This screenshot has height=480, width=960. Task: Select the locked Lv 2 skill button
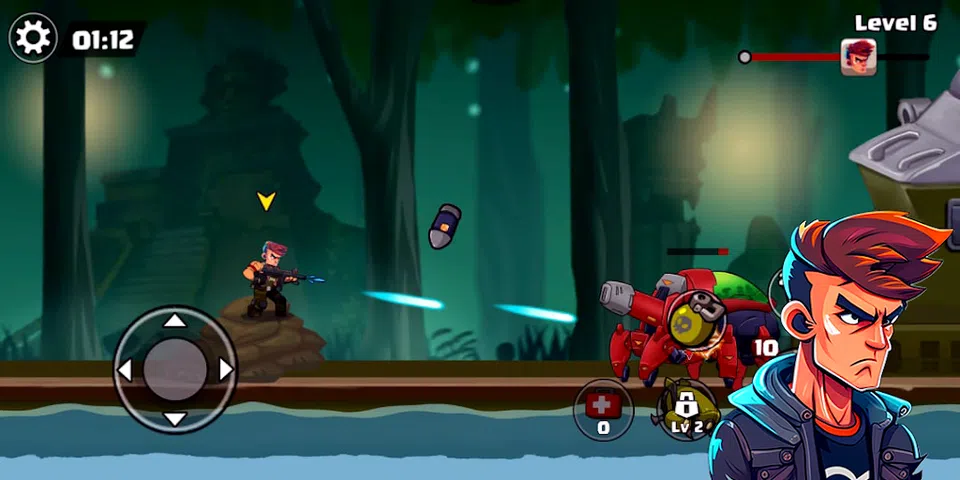click(x=686, y=410)
